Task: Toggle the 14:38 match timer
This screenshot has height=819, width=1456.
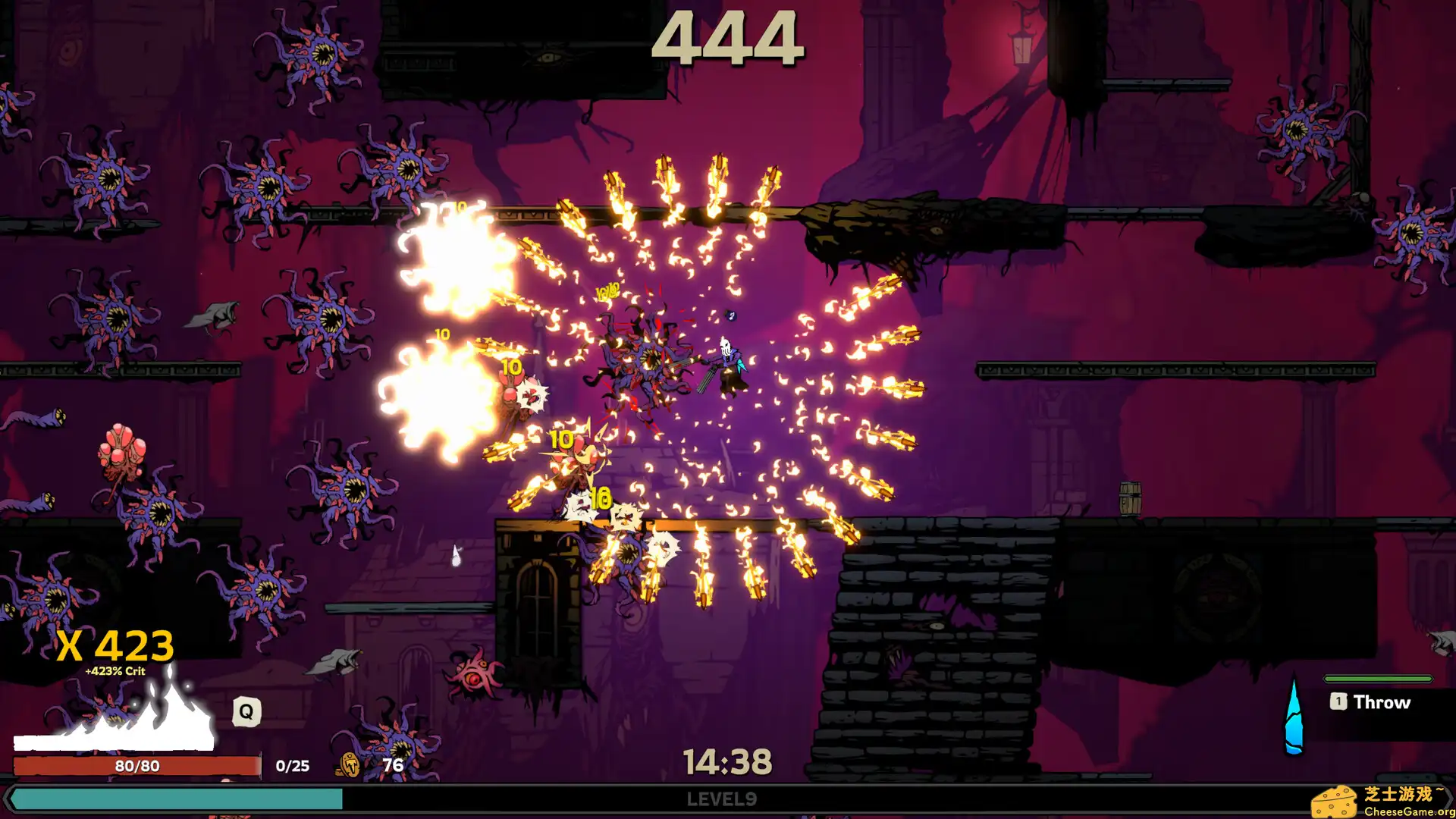Action: click(x=729, y=761)
